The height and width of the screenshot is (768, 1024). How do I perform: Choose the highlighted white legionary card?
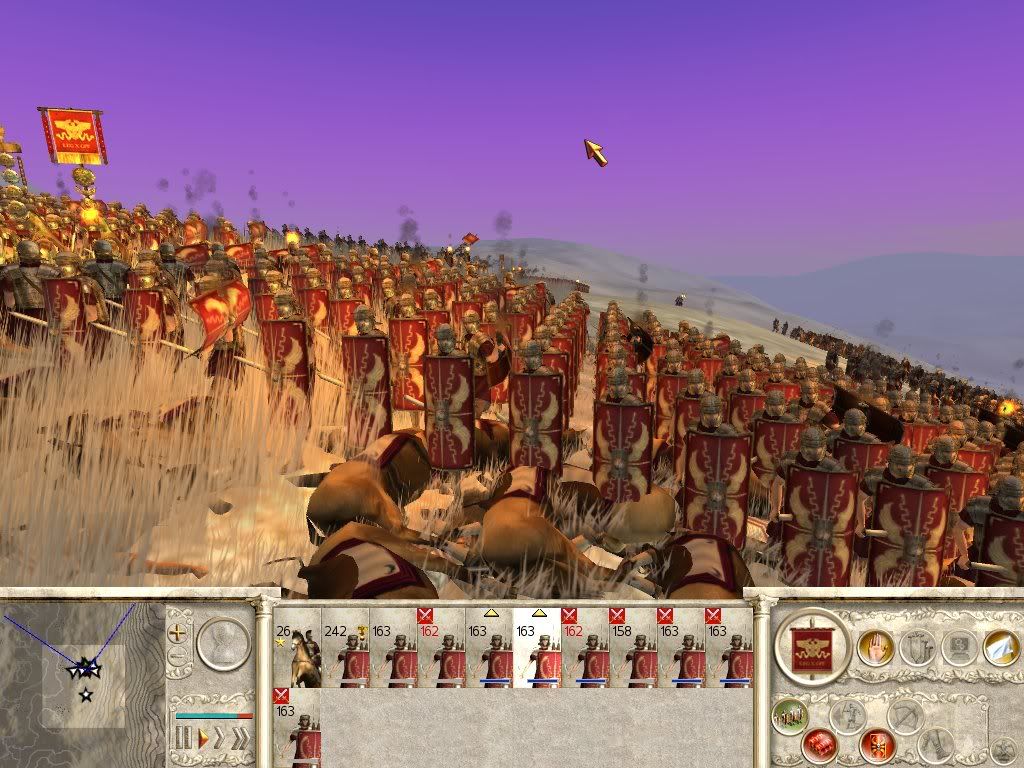click(537, 648)
